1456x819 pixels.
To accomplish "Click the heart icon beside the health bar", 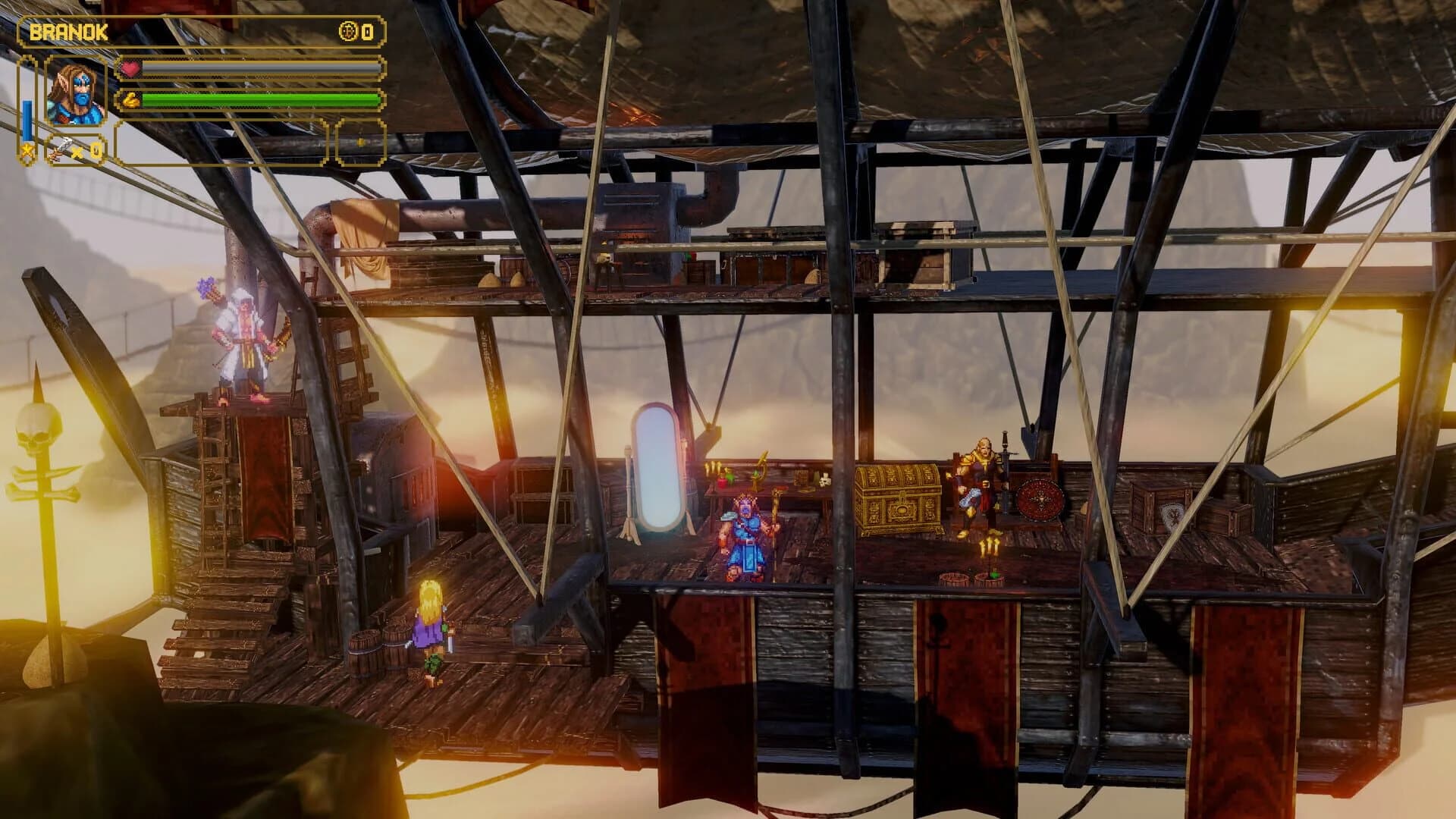I will click(130, 68).
